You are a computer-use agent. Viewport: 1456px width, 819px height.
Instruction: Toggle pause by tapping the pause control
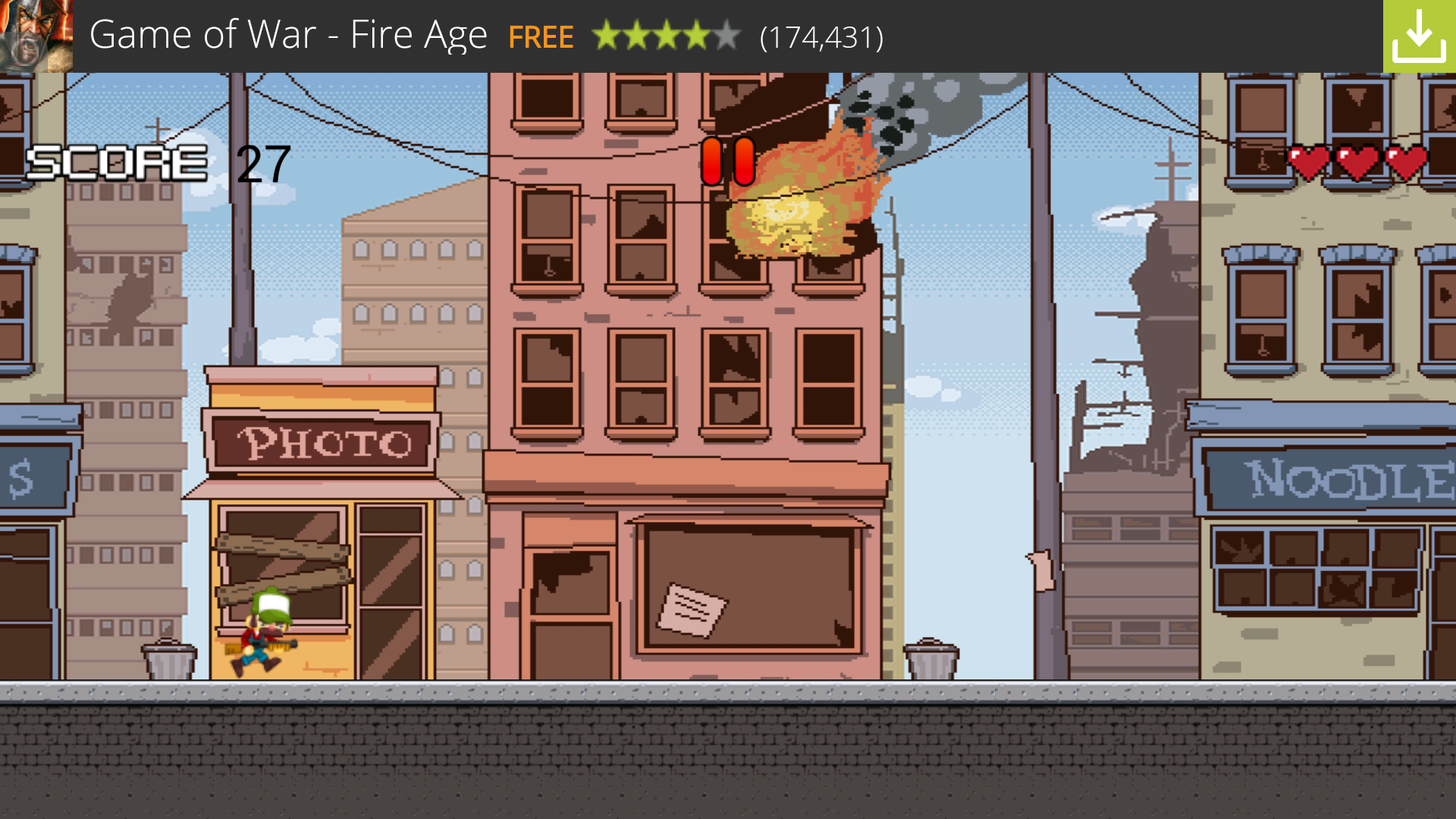pyautogui.click(x=727, y=162)
